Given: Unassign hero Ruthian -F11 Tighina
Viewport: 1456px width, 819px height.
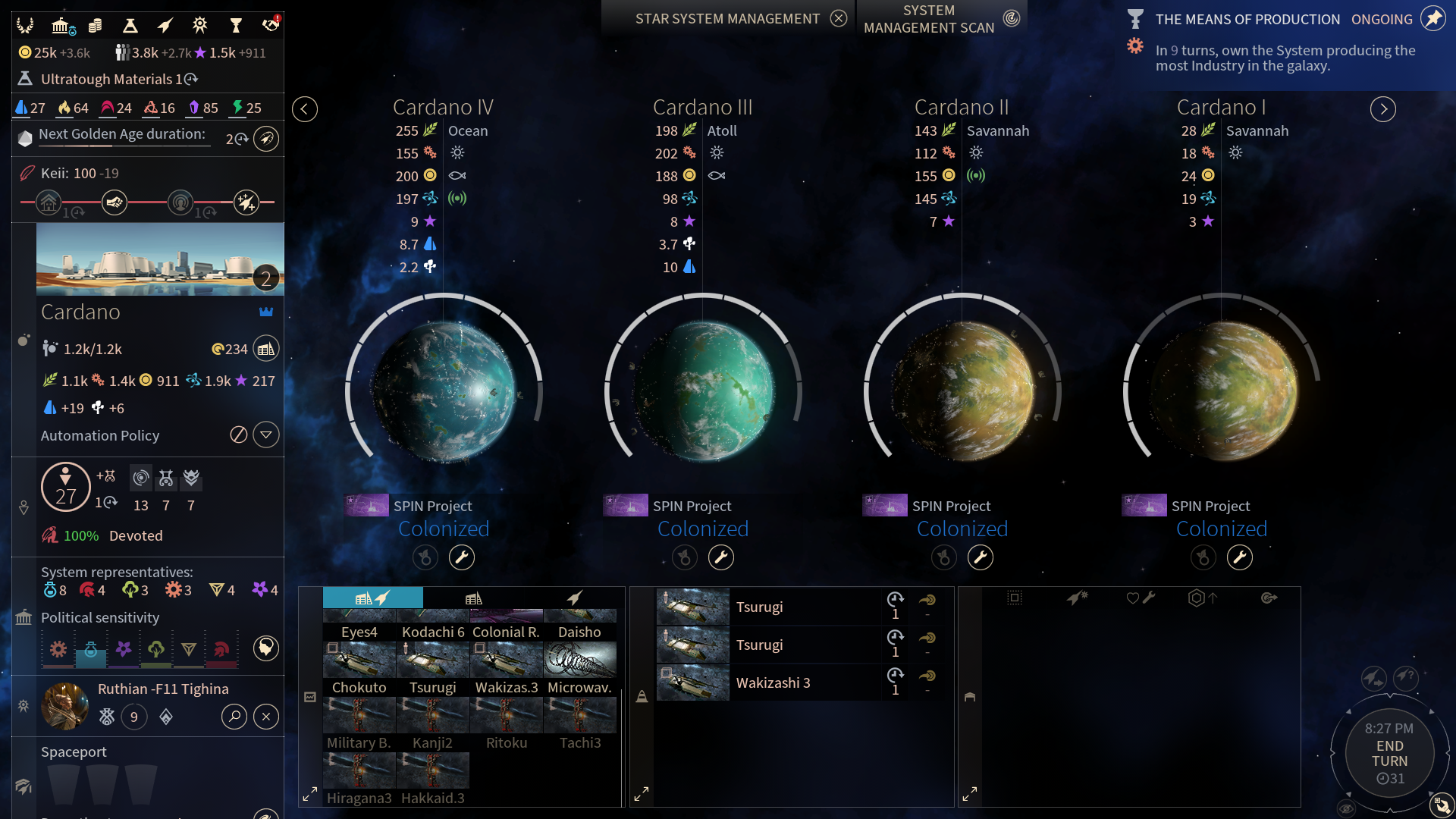Looking at the screenshot, I should coord(266,717).
